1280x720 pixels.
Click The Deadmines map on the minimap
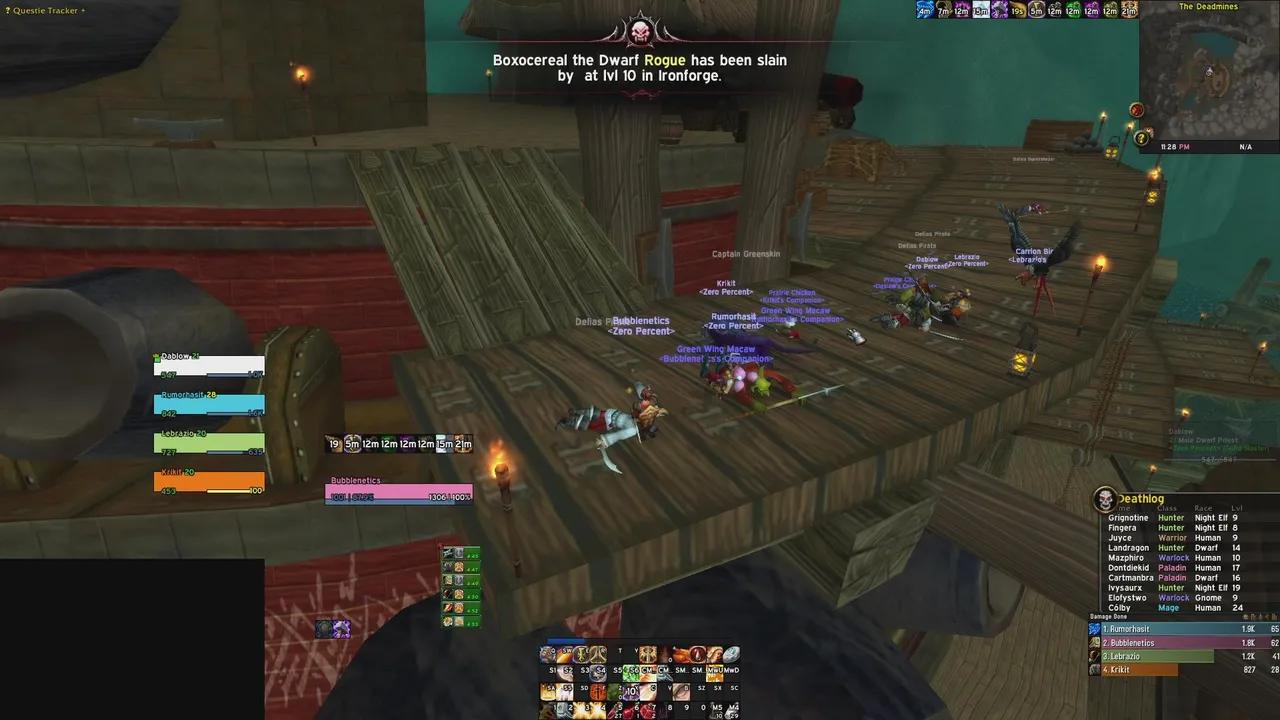(1210, 70)
